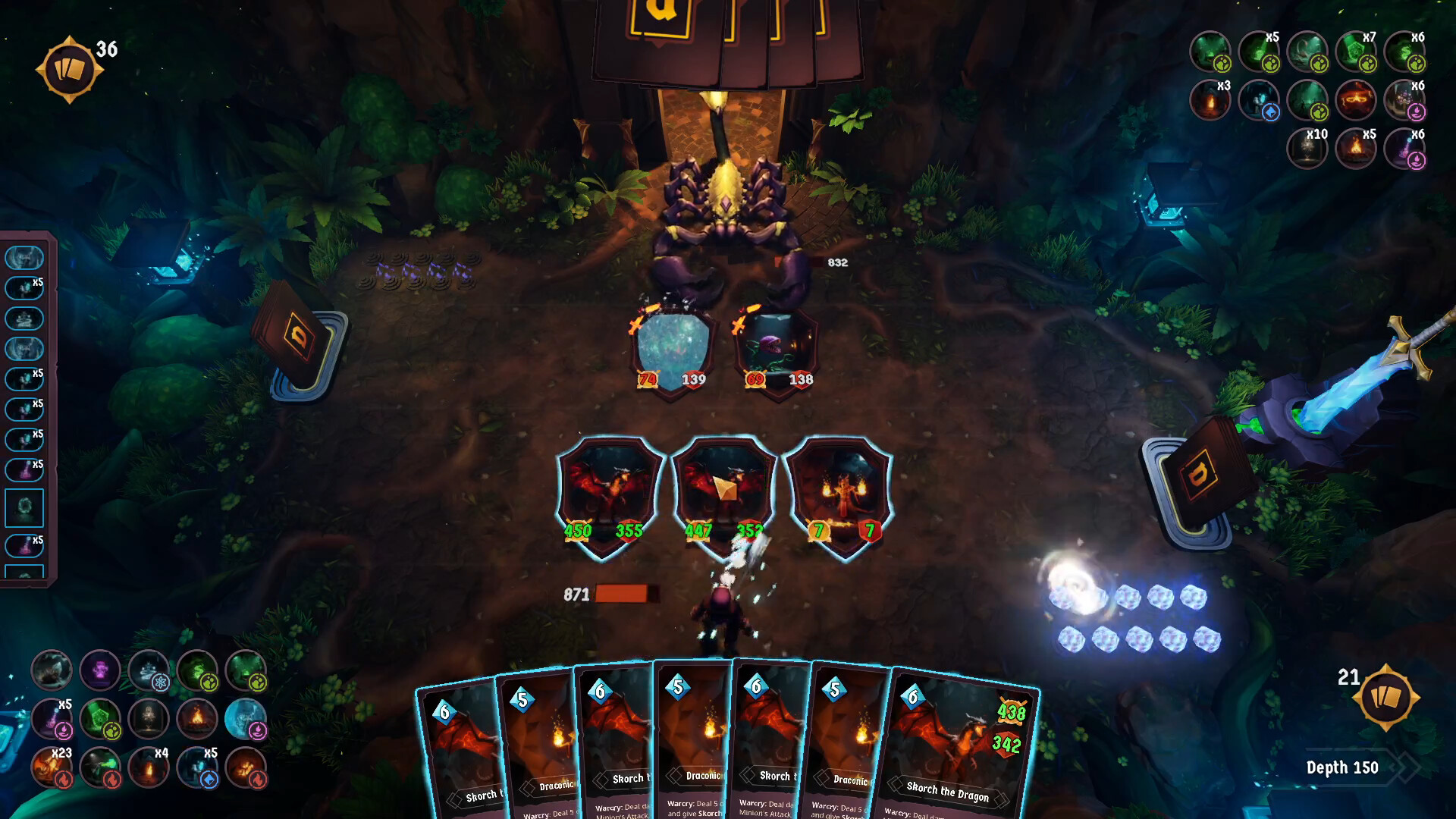Click the leftmost 6-cost Skorch card
The width and height of the screenshot is (1456, 819).
point(463,747)
